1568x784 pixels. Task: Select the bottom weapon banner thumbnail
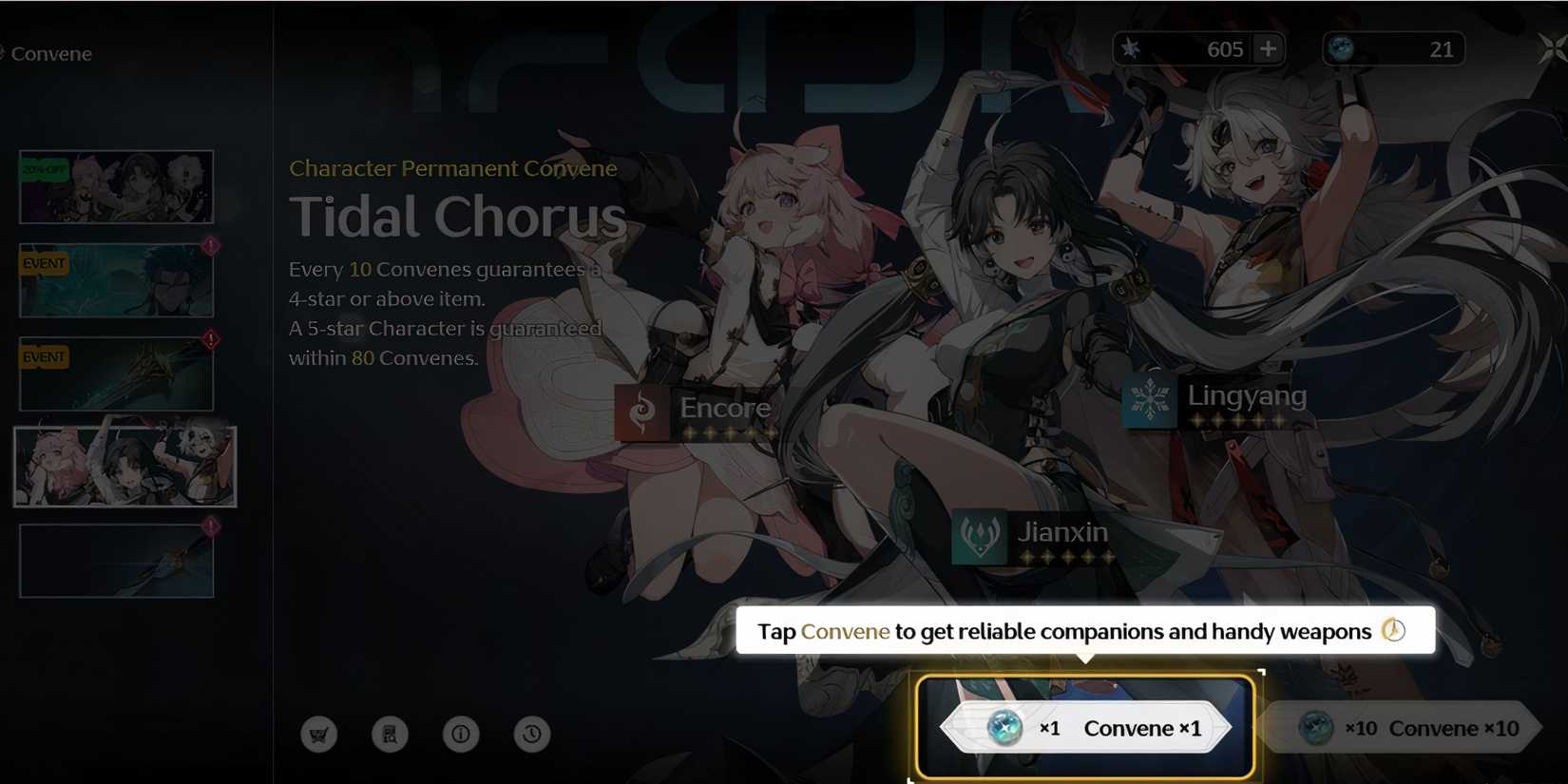tap(115, 559)
